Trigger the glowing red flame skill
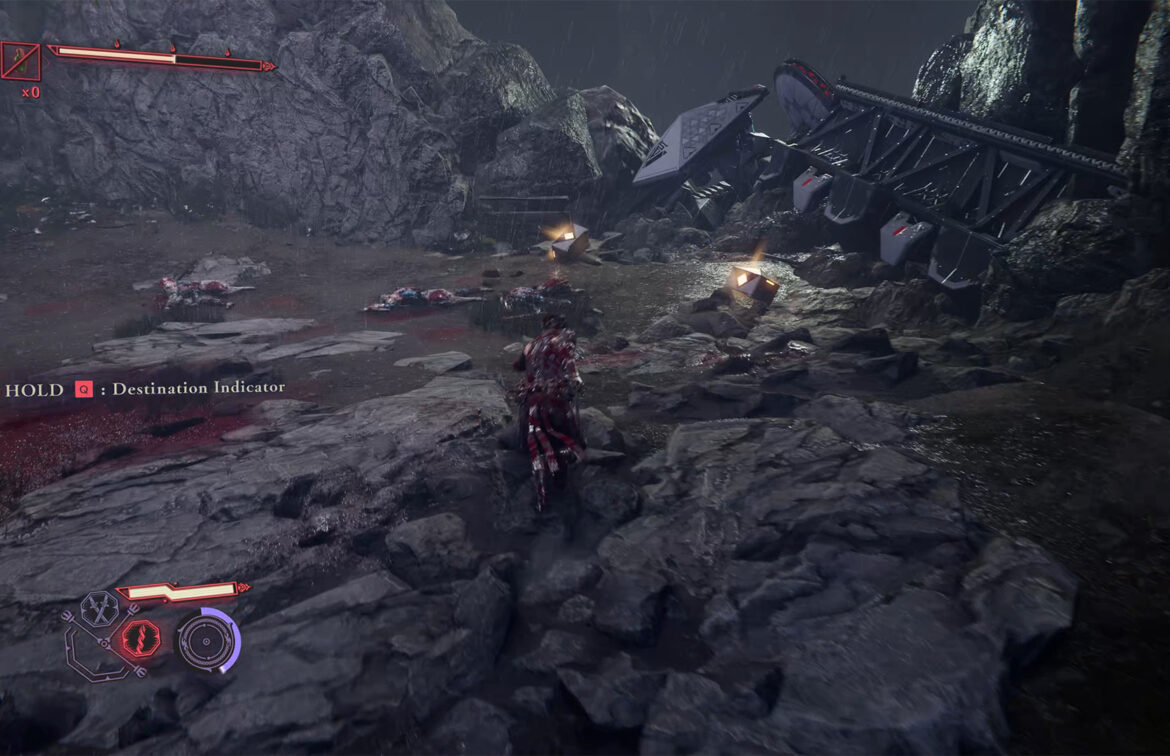The width and height of the screenshot is (1170, 756). (x=140, y=638)
